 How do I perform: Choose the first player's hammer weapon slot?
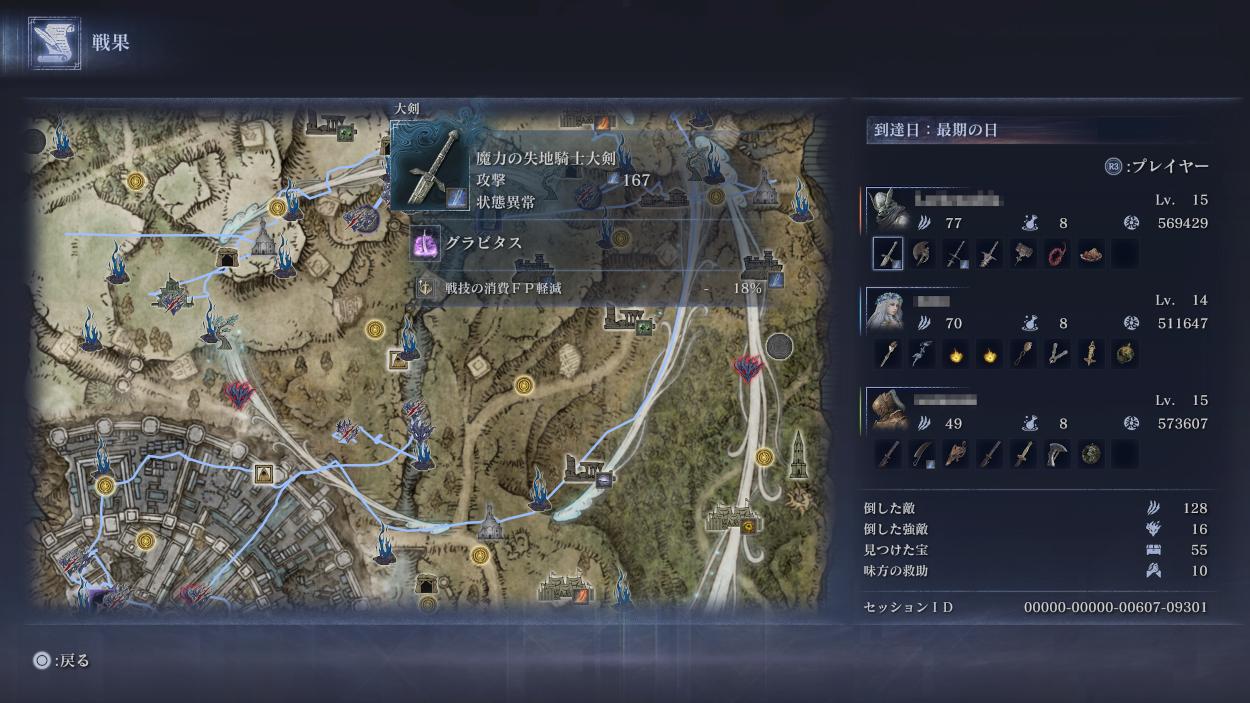coord(1023,254)
